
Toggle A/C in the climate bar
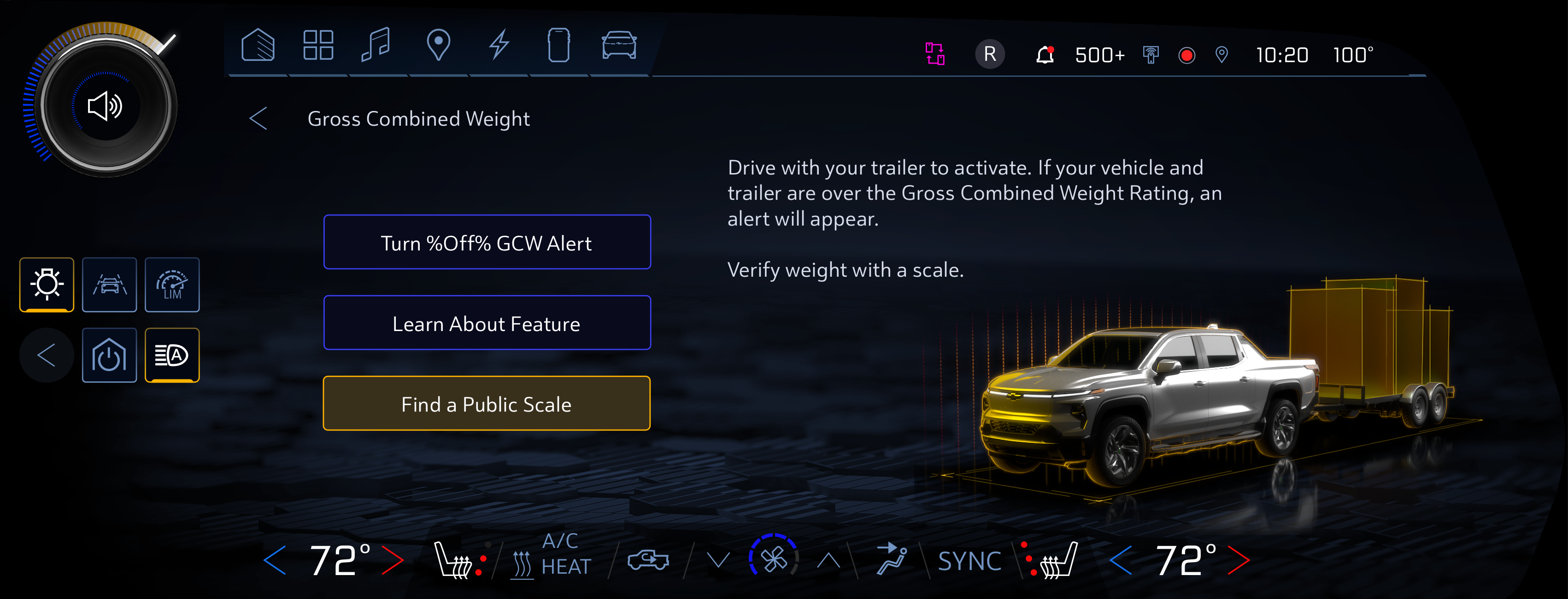560,541
